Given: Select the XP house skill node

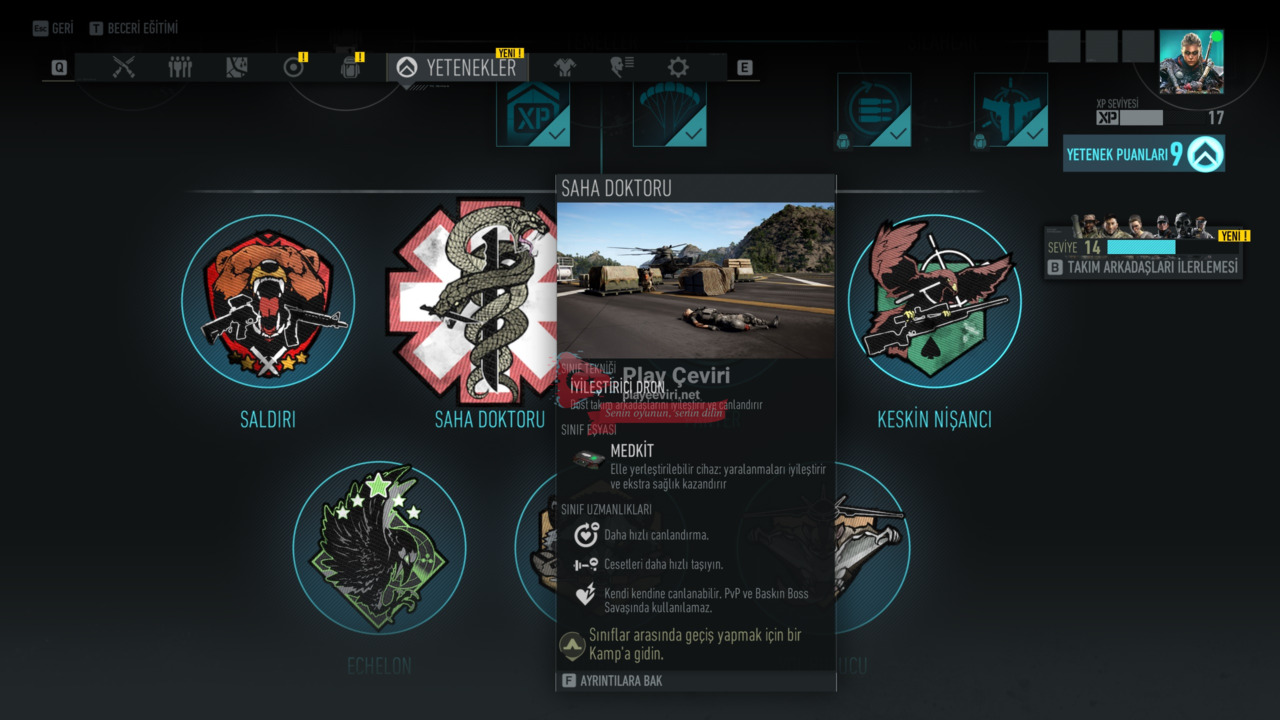Looking at the screenshot, I should [533, 112].
